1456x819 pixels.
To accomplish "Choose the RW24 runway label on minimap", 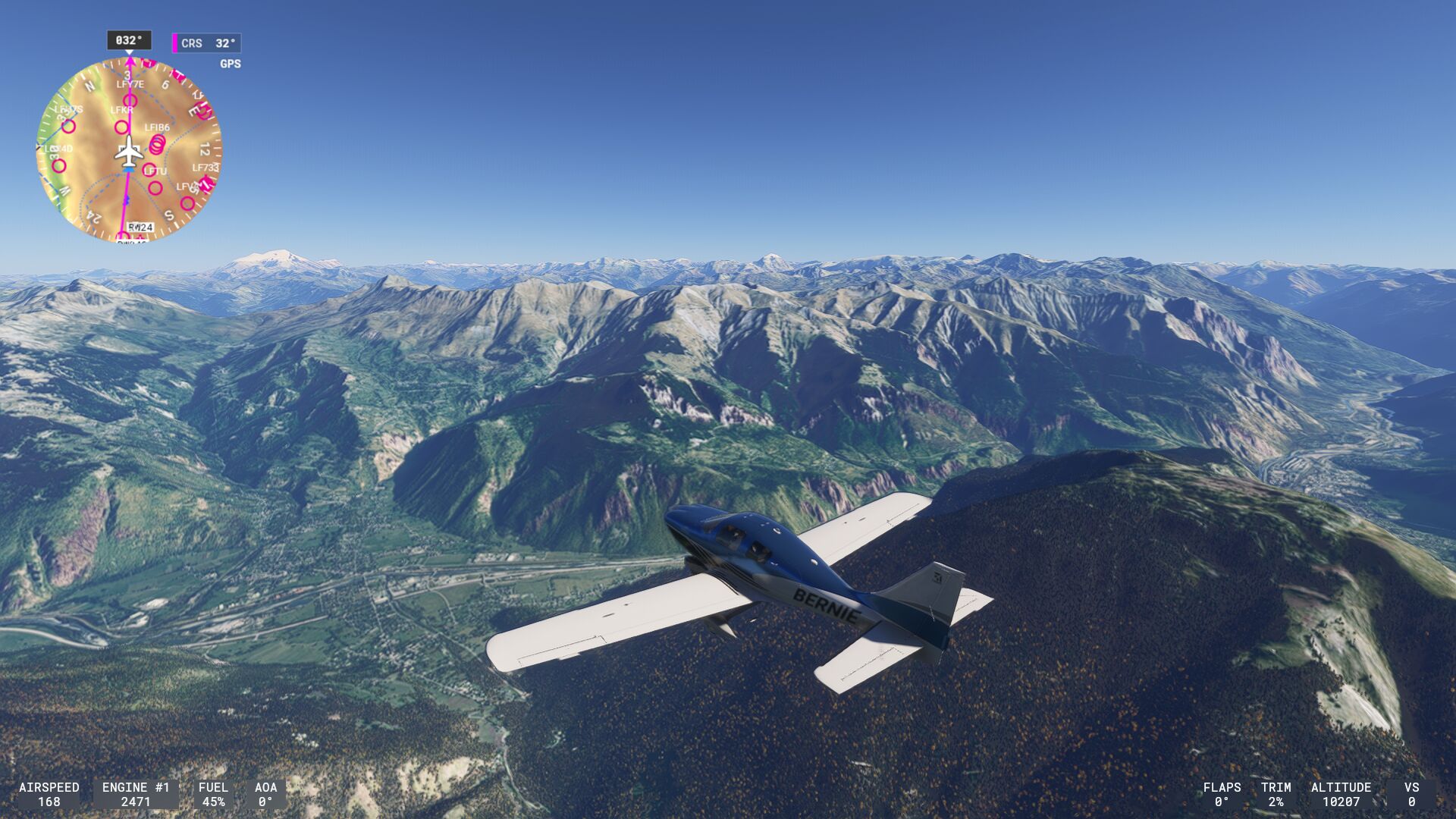I will point(140,227).
